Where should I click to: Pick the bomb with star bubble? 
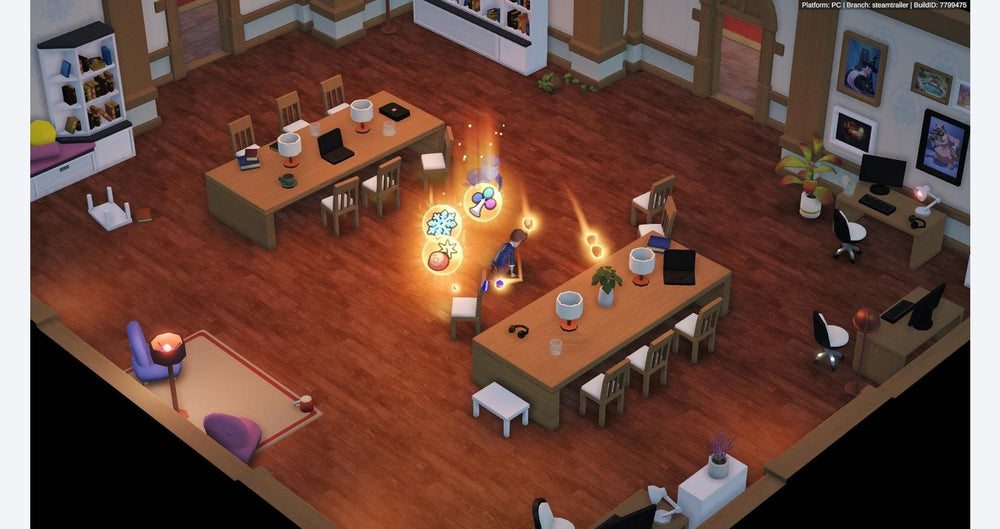click(x=442, y=255)
